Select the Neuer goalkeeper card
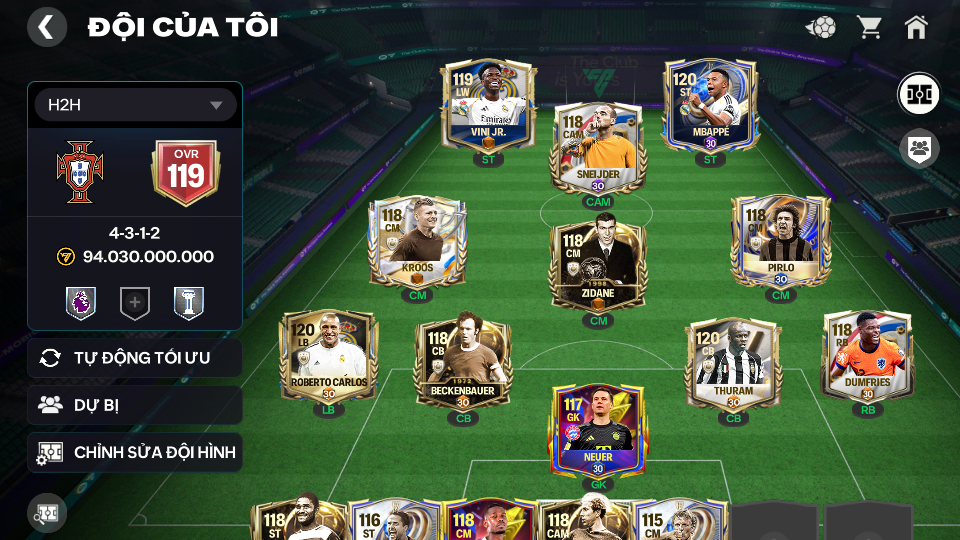The height and width of the screenshot is (540, 960). tap(598, 430)
